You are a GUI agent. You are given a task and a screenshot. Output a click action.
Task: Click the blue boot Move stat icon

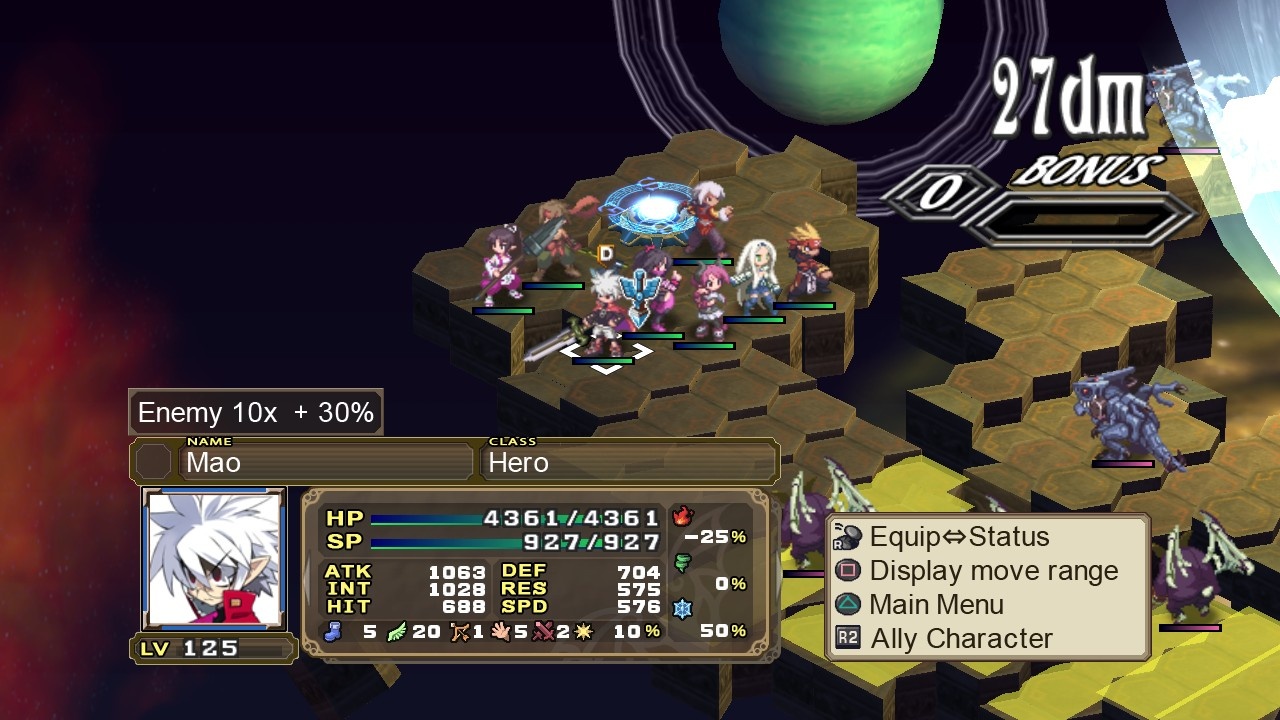pos(333,631)
